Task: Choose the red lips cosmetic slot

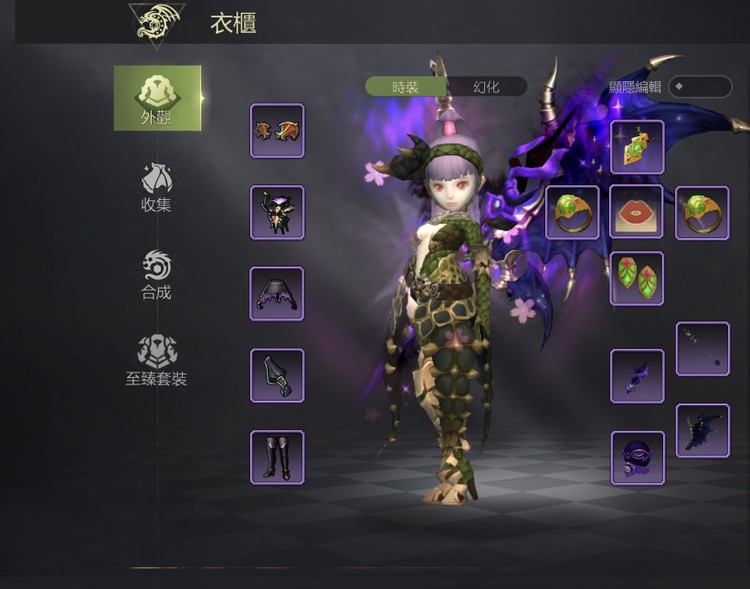Action: point(637,212)
